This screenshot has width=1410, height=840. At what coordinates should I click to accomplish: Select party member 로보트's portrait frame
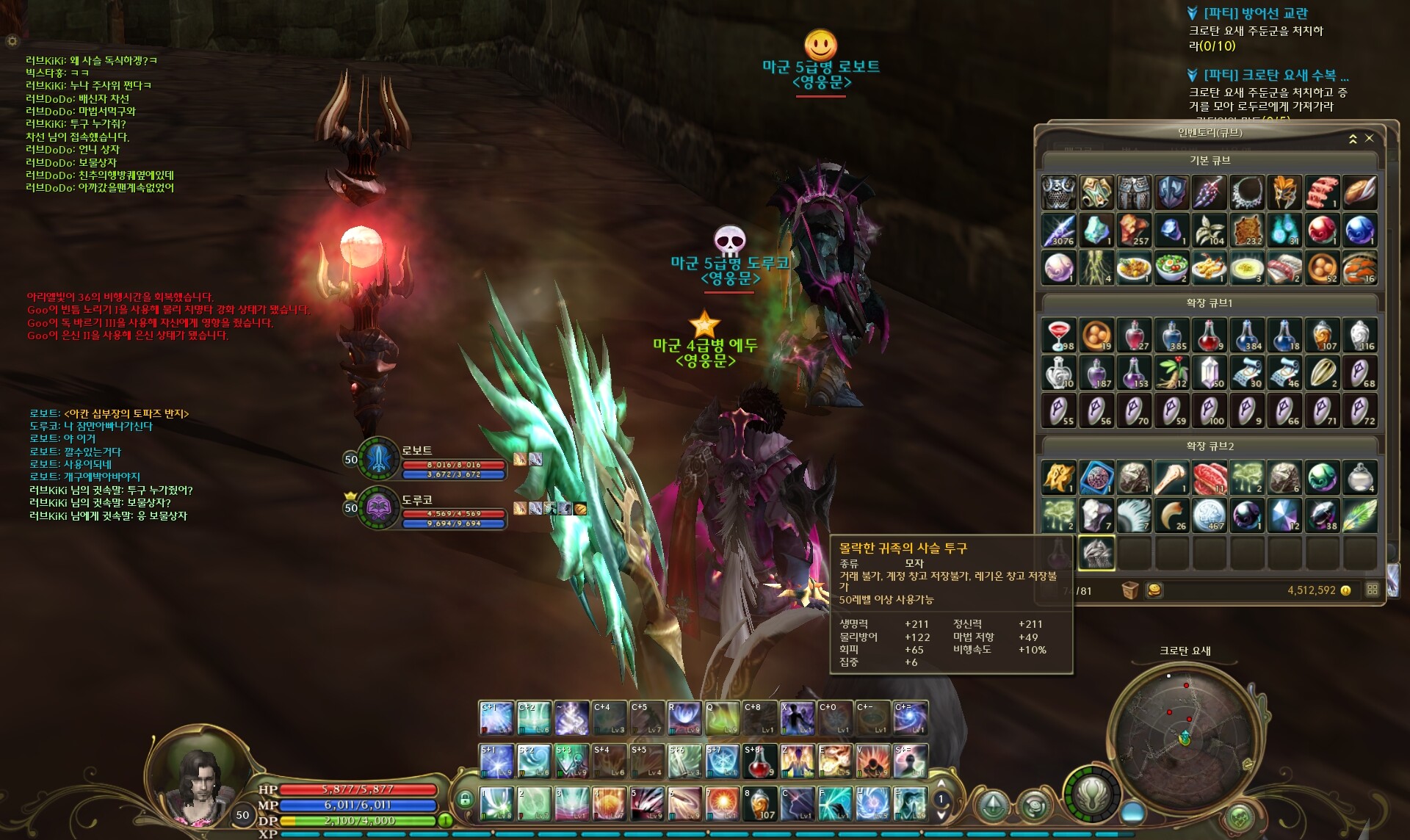click(378, 457)
